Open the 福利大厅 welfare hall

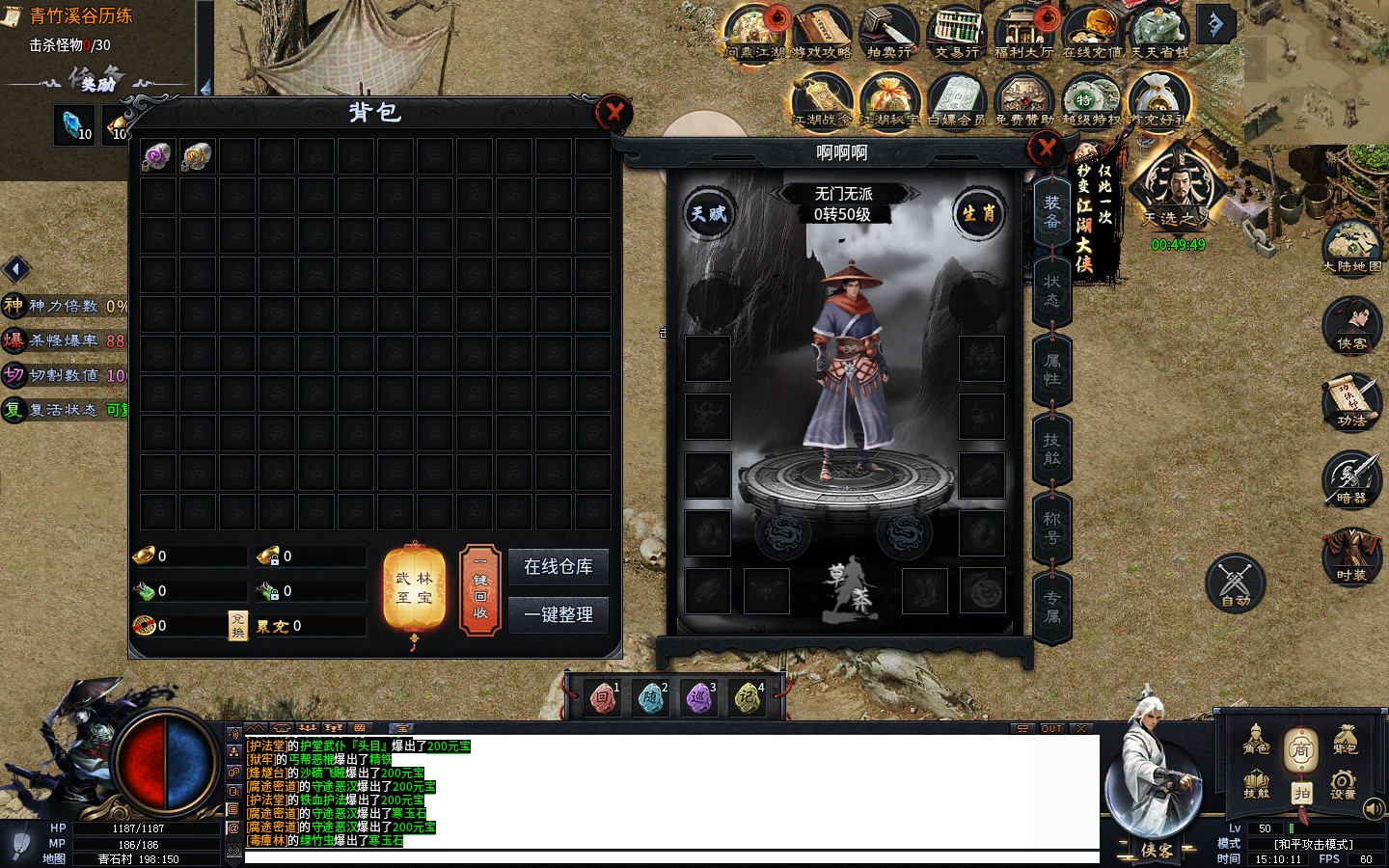(1023, 33)
